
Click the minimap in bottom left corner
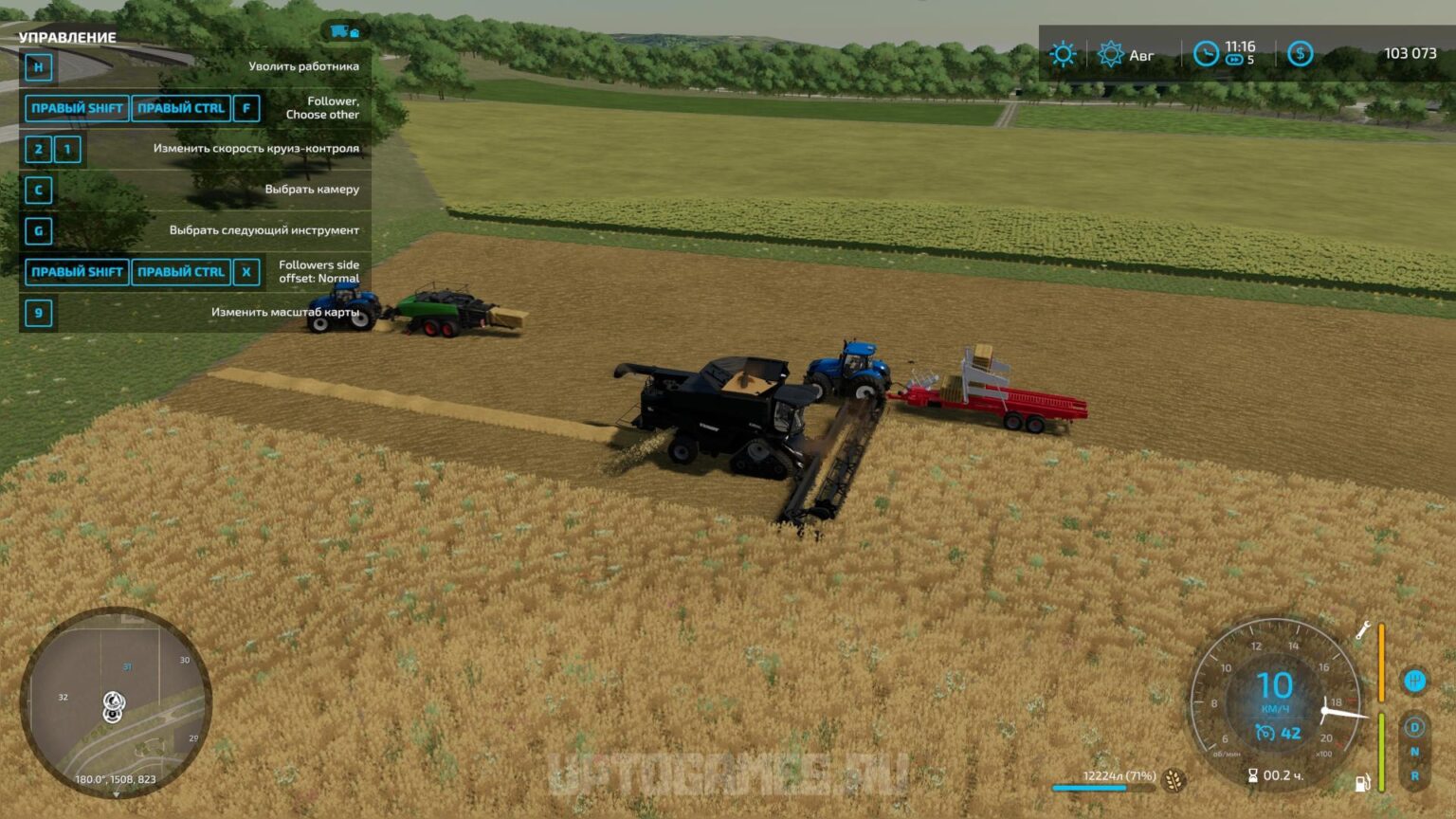coord(116,703)
